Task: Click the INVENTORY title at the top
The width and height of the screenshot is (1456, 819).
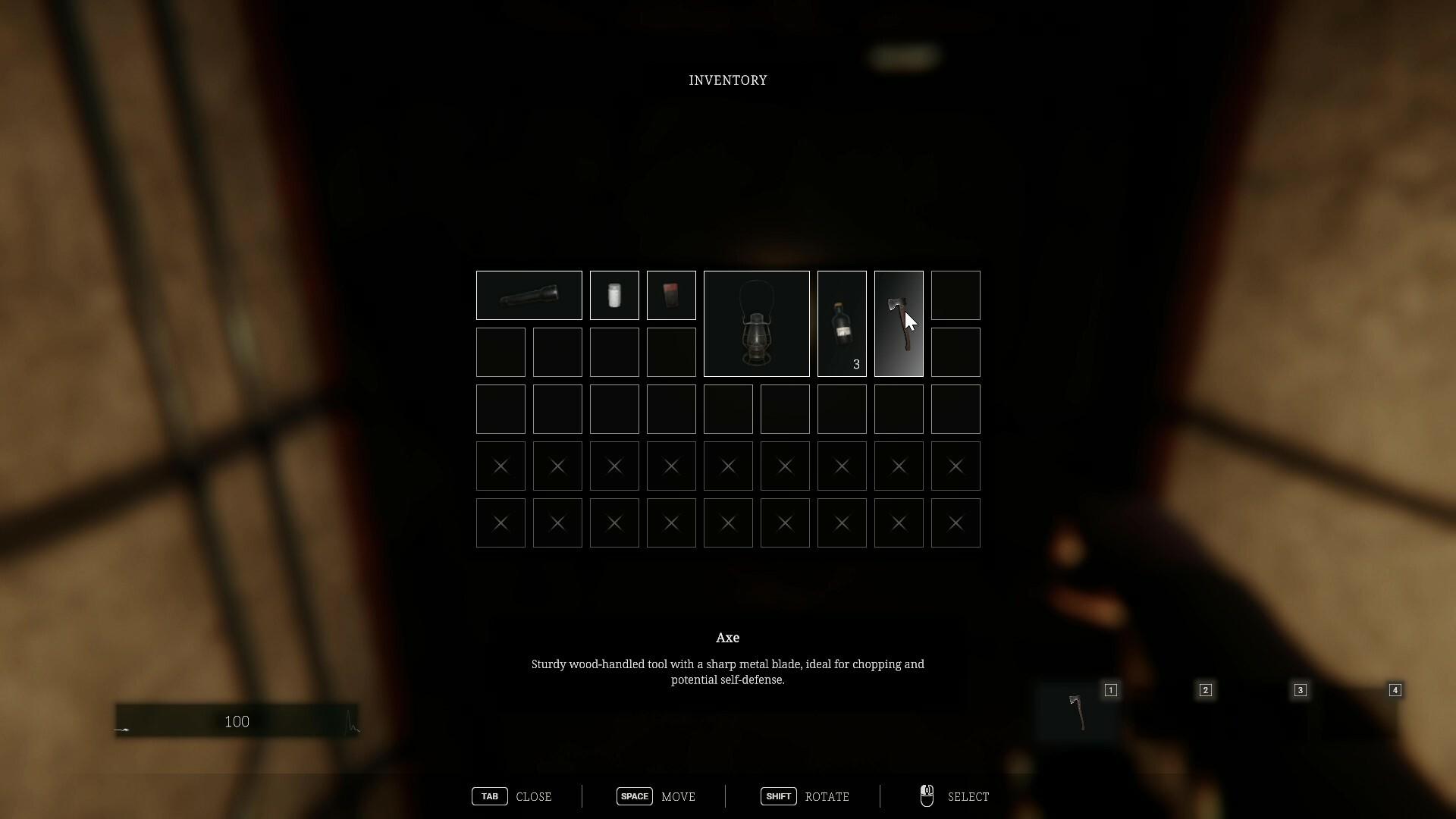Action: click(x=727, y=80)
